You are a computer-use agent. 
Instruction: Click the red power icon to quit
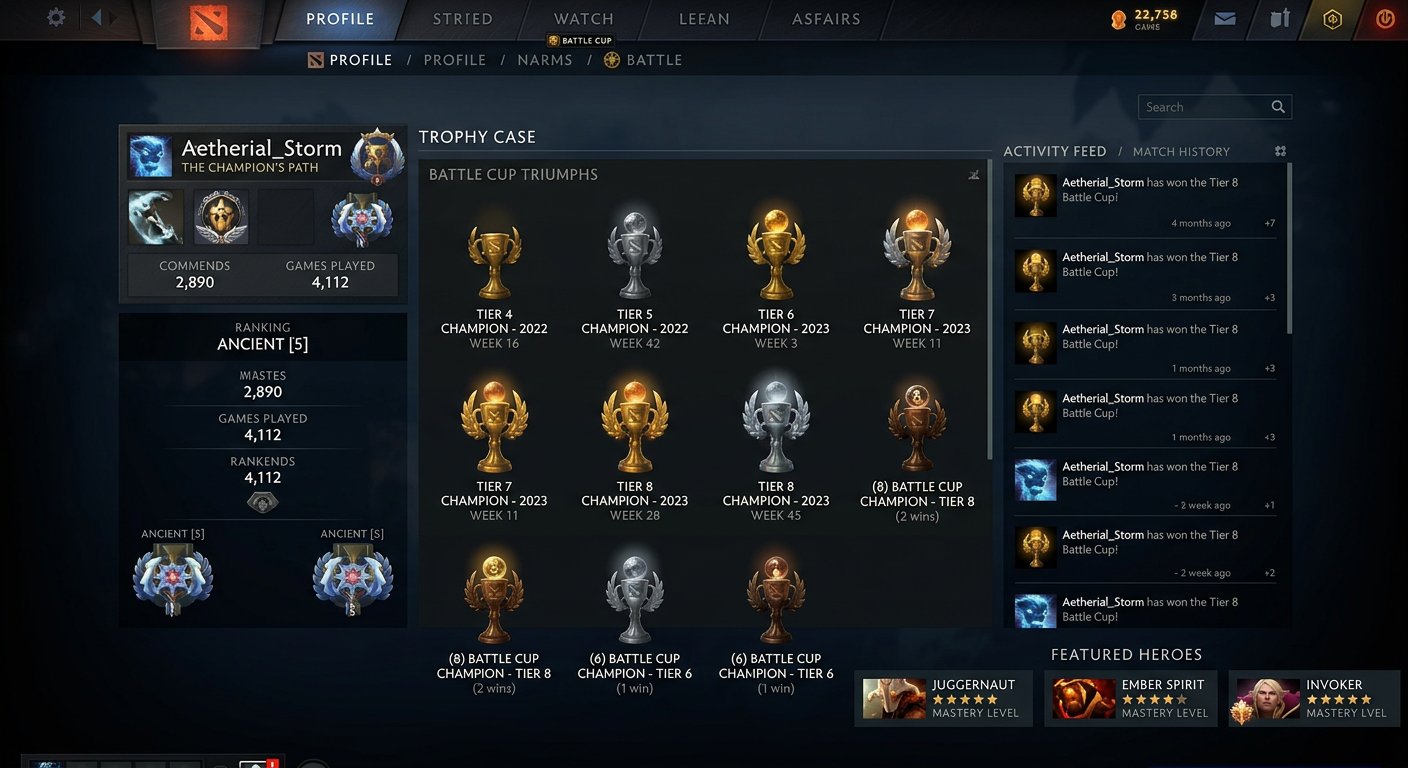1385,18
